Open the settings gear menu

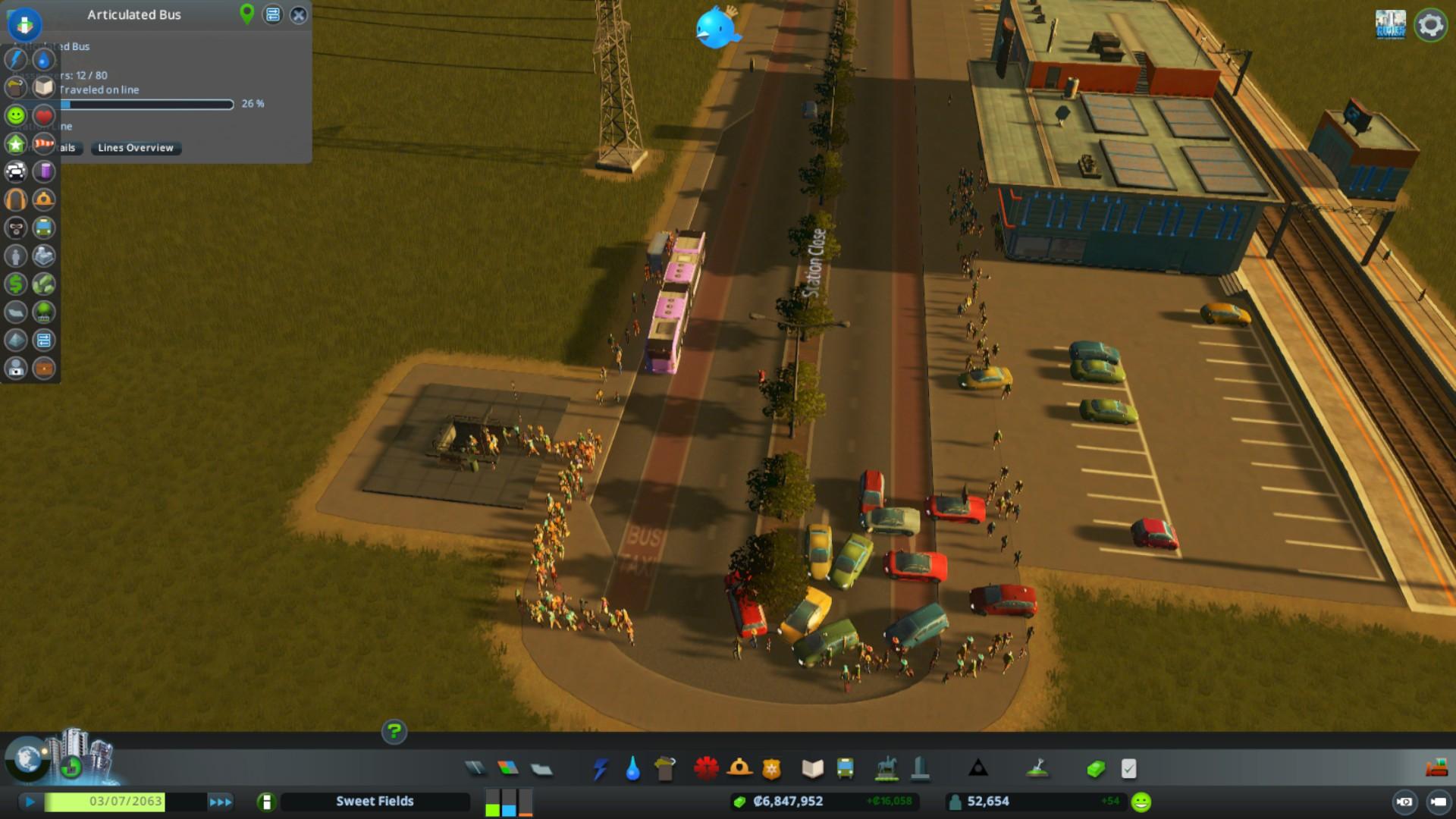[x=1430, y=25]
